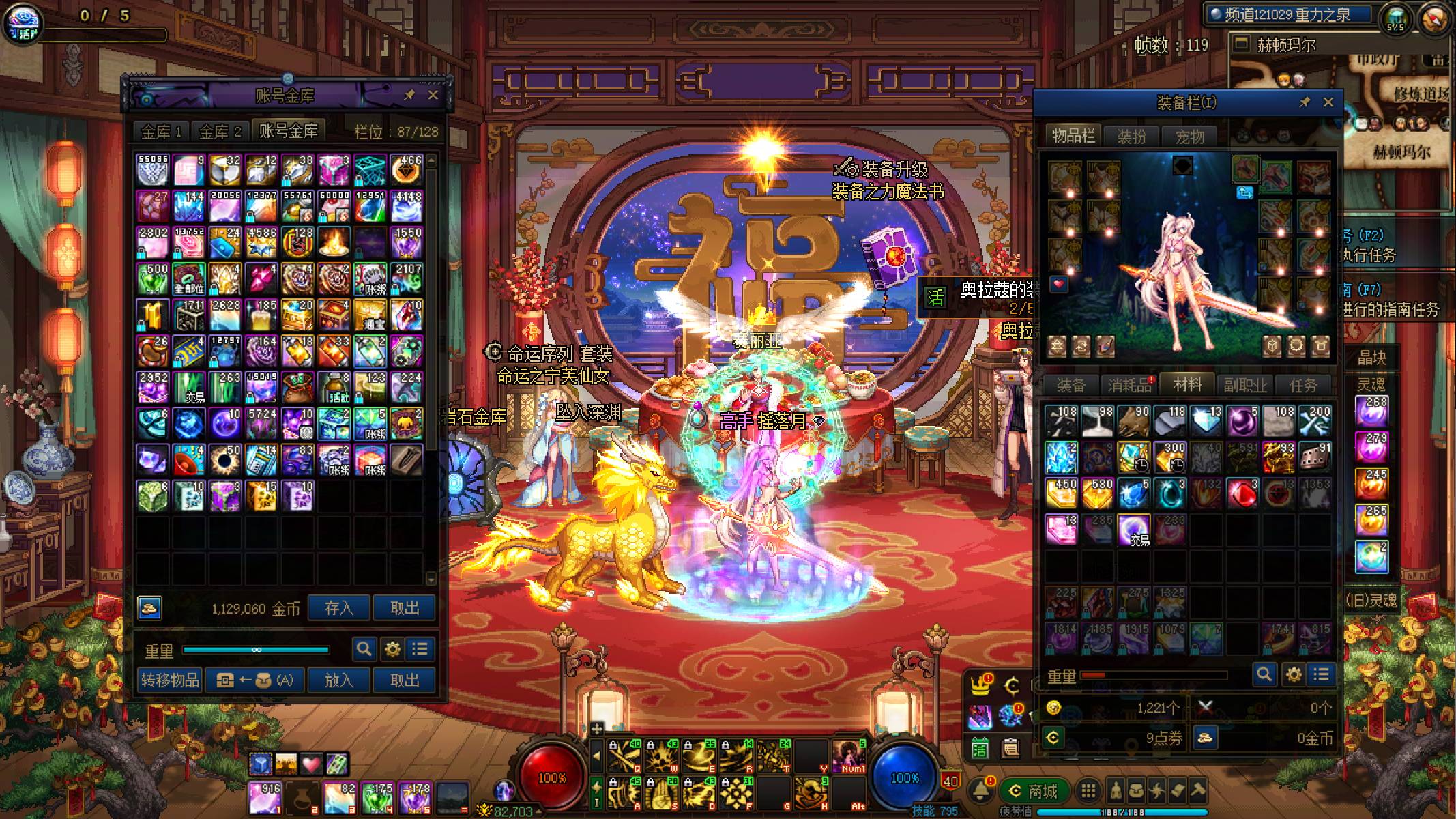Switch to the 金库 2 tab
The height and width of the screenshot is (819, 1456).
(x=220, y=131)
